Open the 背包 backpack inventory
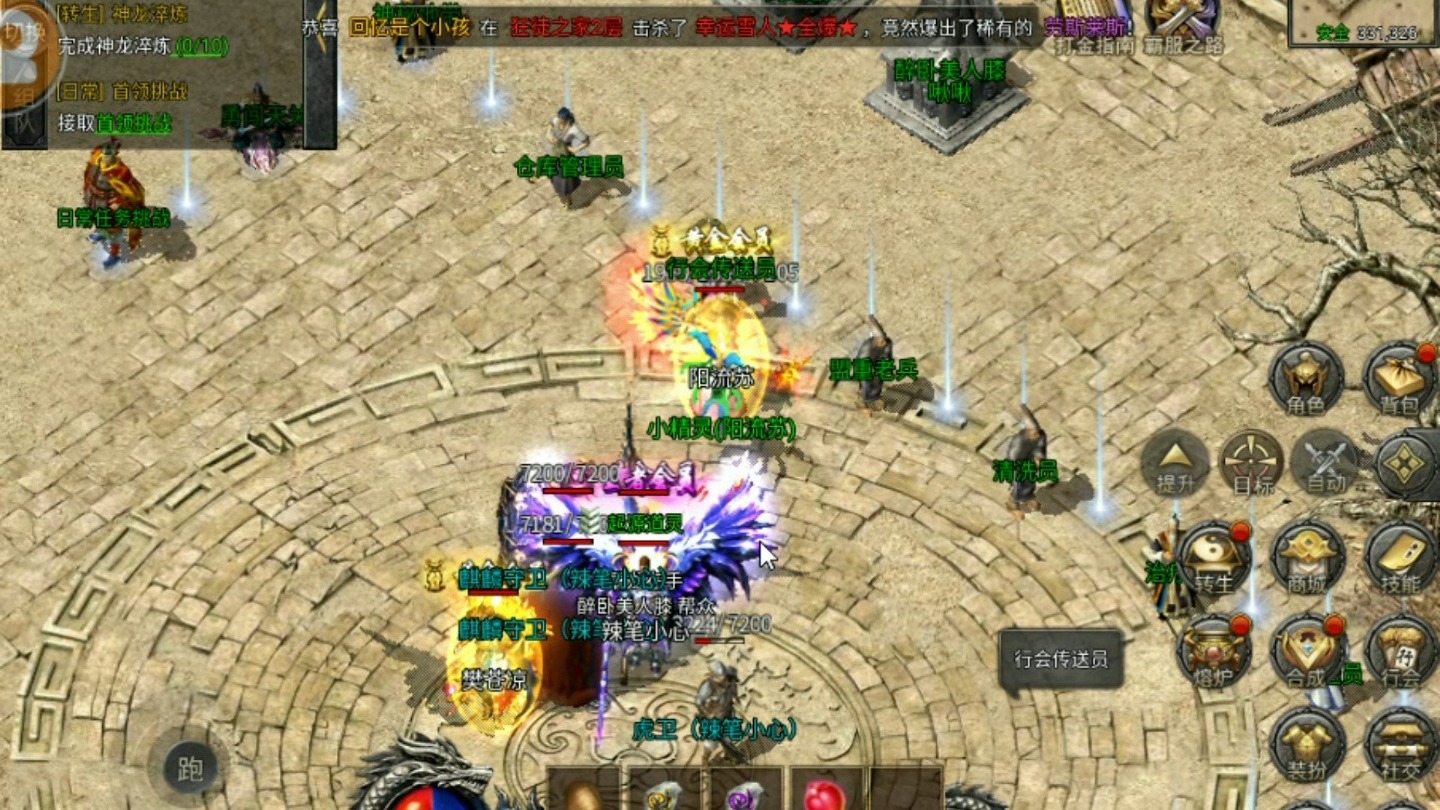This screenshot has width=1440, height=810. (1399, 378)
